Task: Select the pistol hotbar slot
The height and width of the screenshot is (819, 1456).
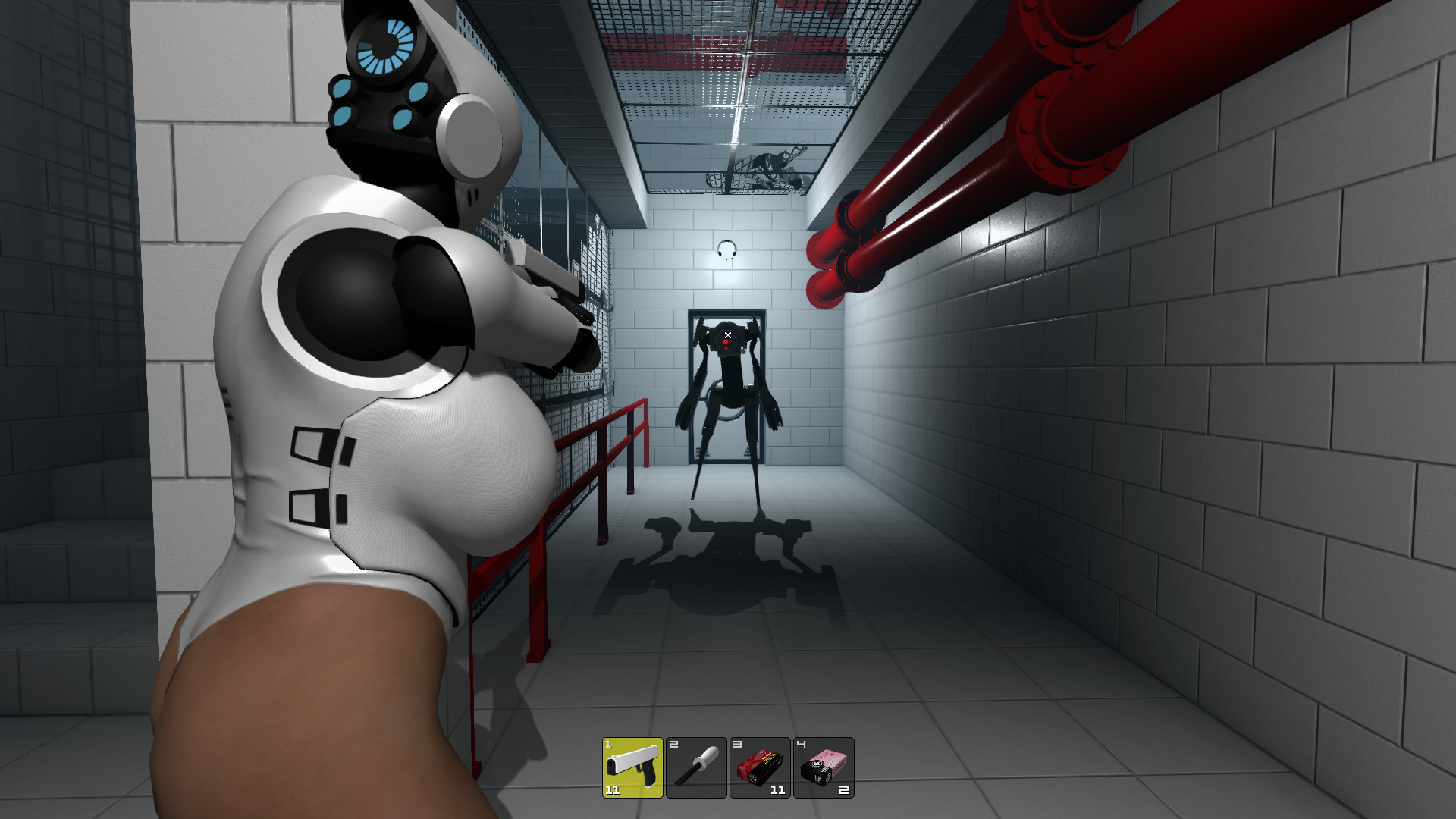Action: tap(632, 767)
